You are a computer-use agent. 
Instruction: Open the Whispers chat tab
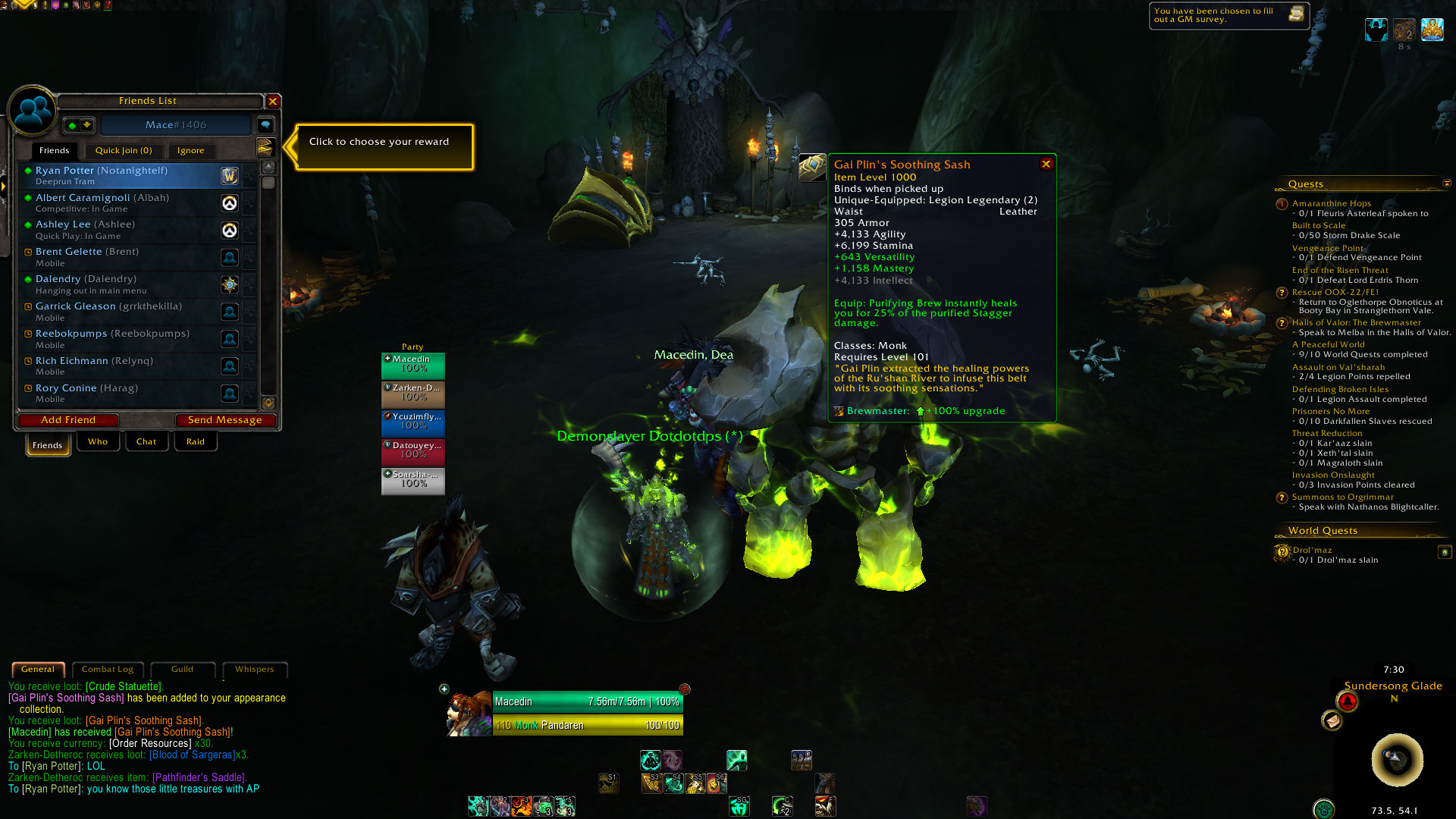254,670
